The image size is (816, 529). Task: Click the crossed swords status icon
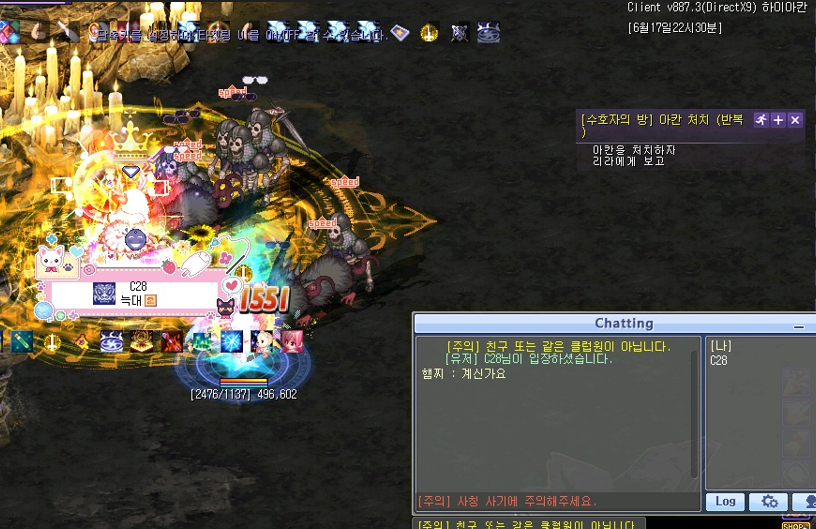coord(459,33)
